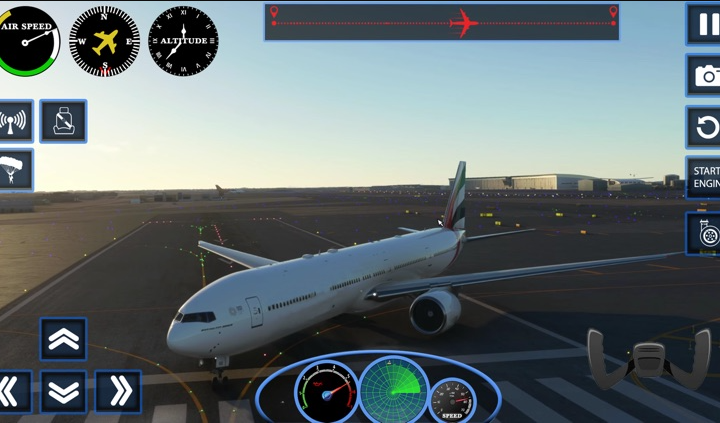The width and height of the screenshot is (720, 423).
Task: Deploy the parachute icon
Action: point(14,170)
